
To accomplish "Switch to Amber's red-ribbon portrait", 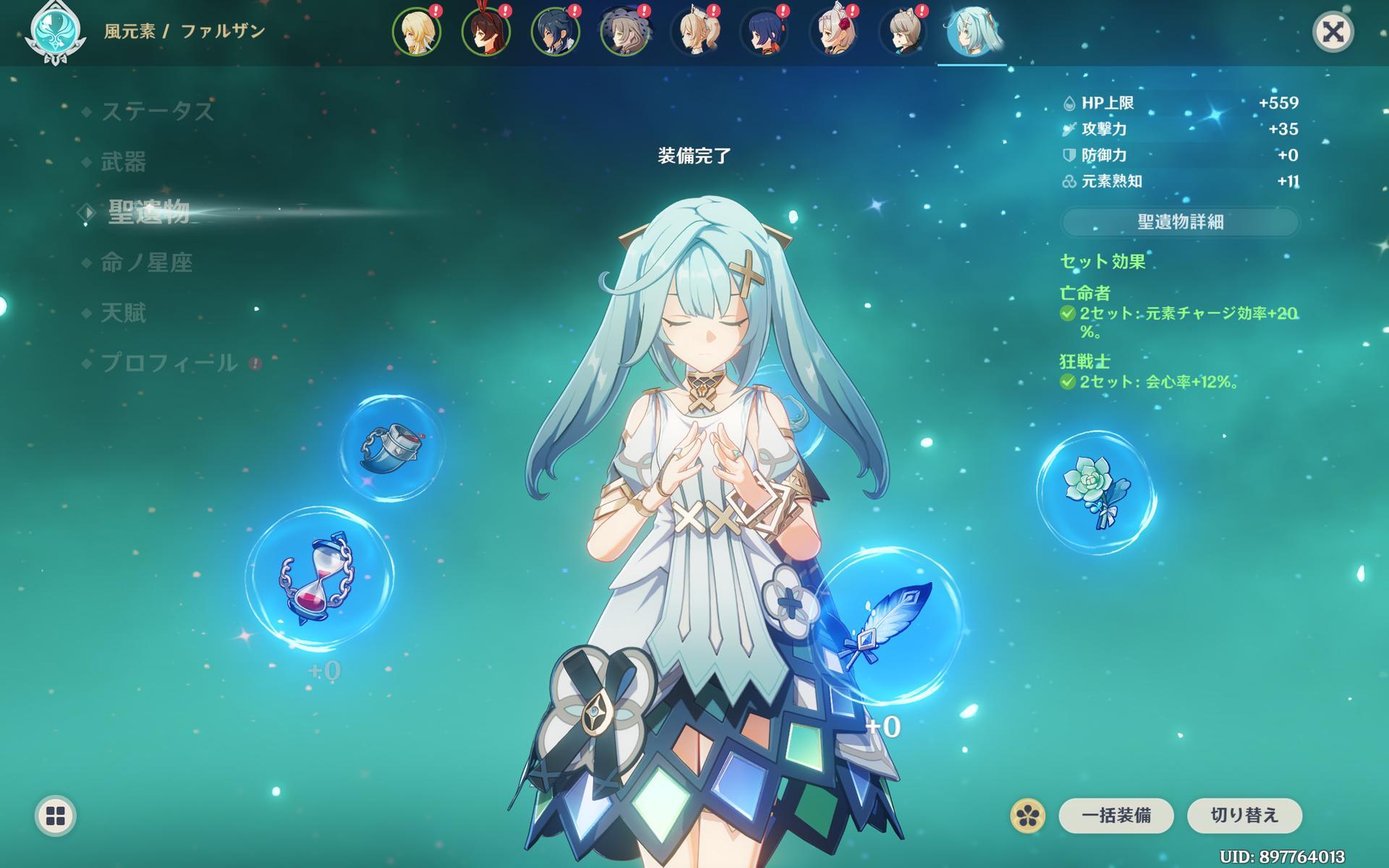I will (x=486, y=33).
